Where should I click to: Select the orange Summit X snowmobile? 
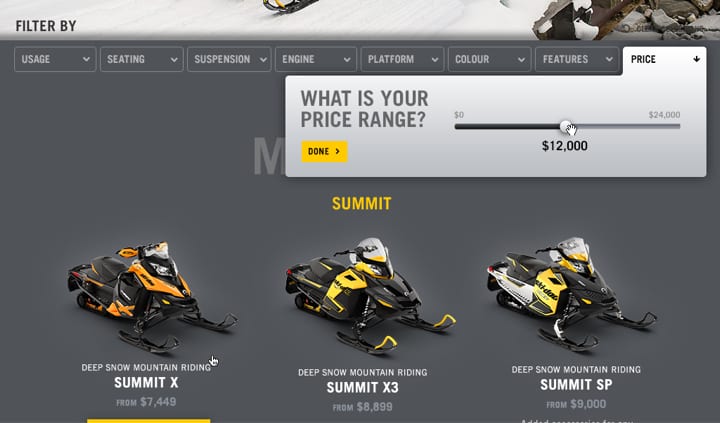tap(150, 292)
